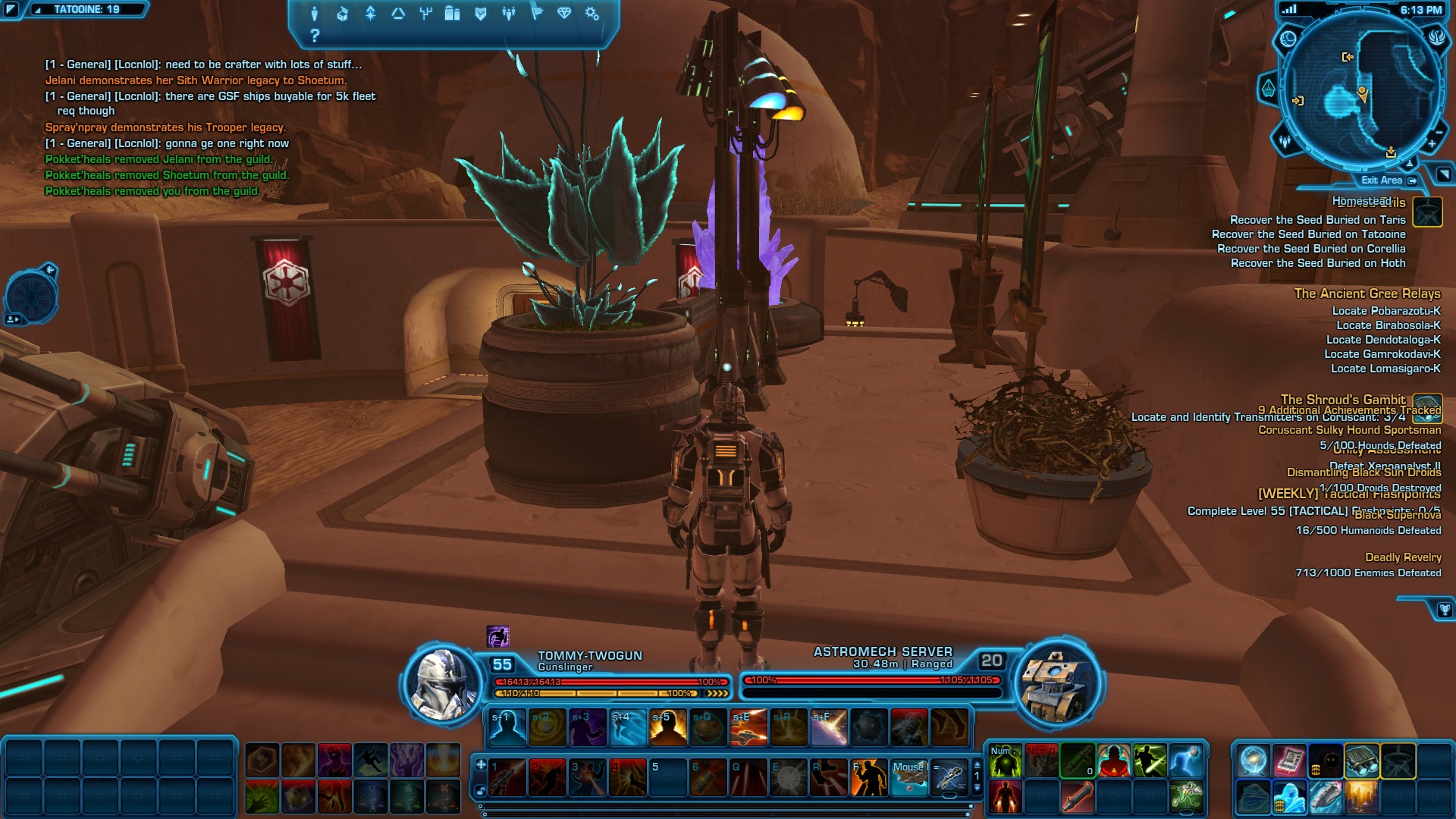This screenshot has width=1456, height=819.
Task: Open the help question mark
Action: (315, 36)
